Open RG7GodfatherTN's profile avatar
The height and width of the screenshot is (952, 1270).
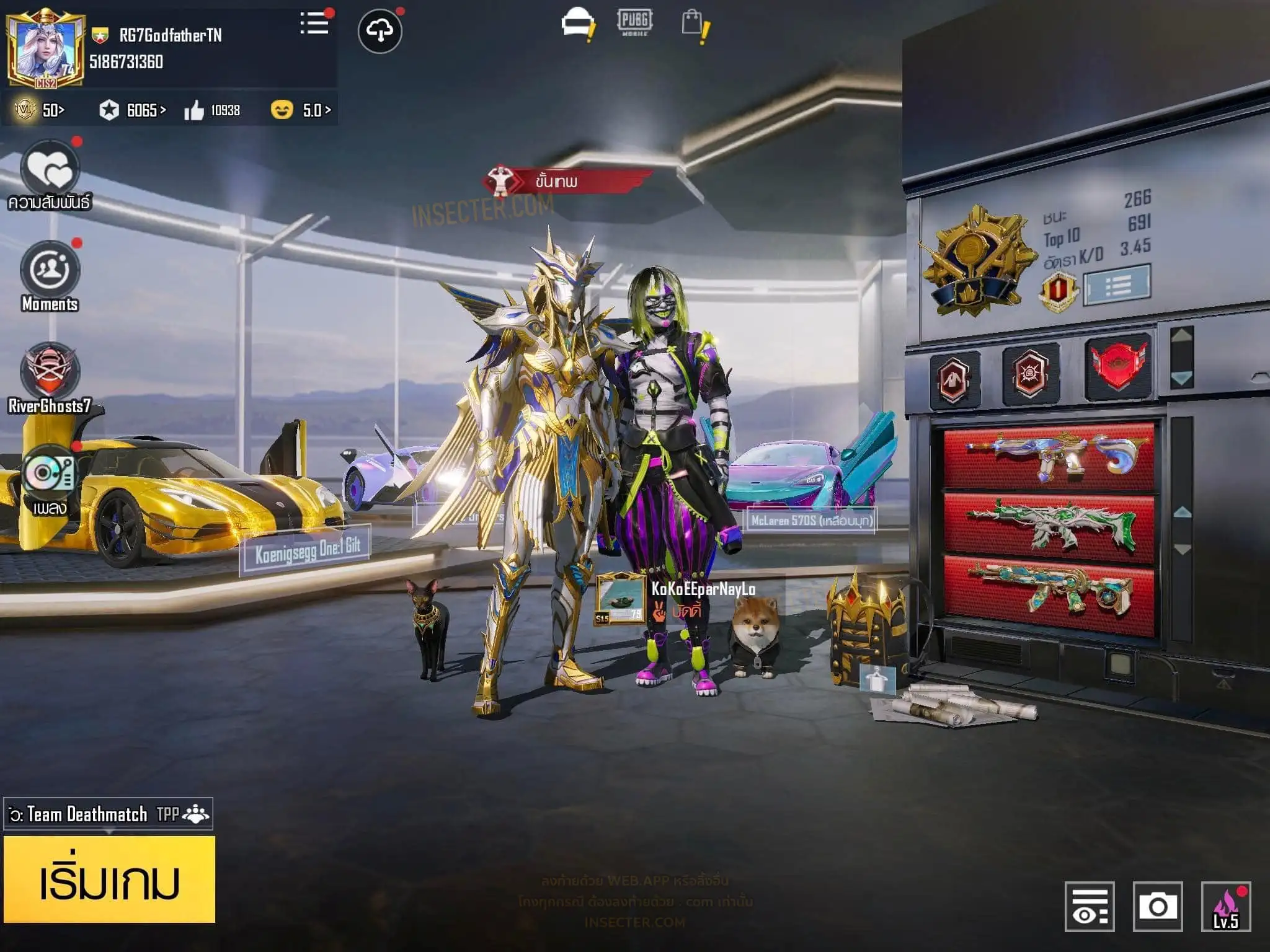(45, 48)
